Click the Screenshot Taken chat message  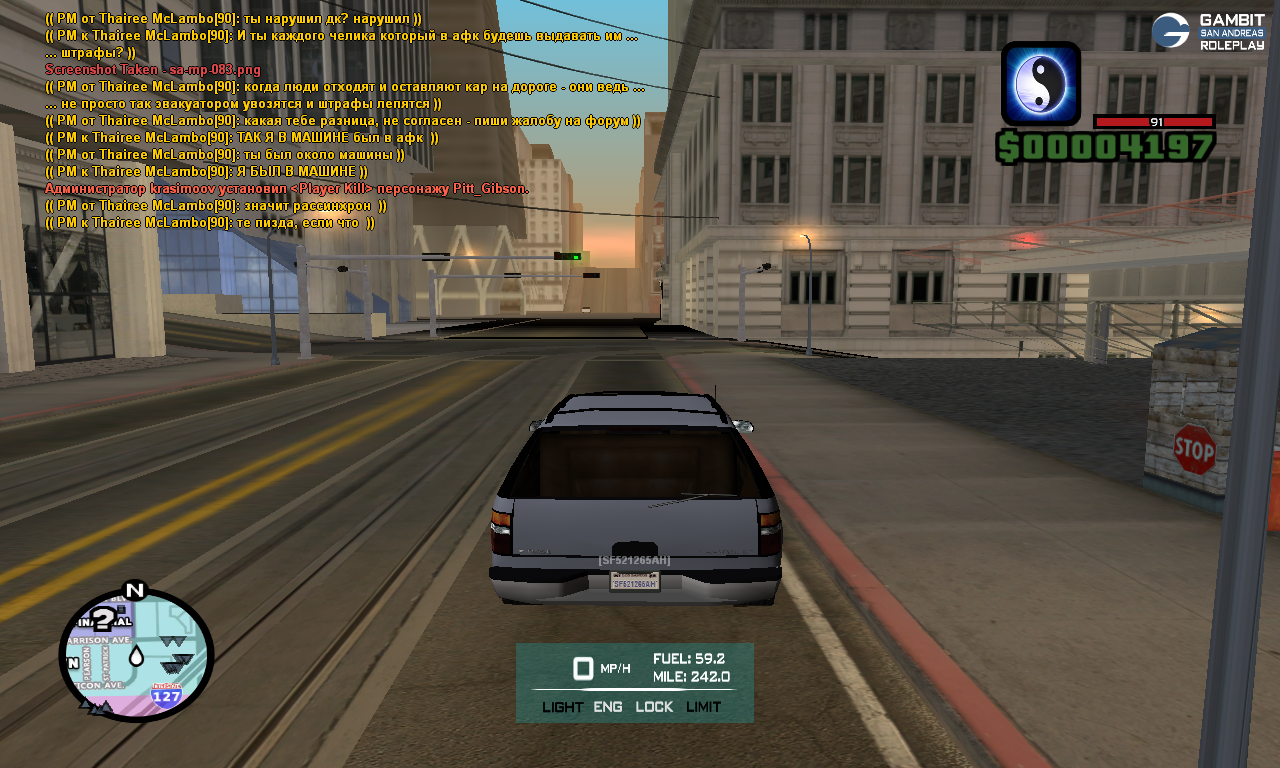click(152, 69)
